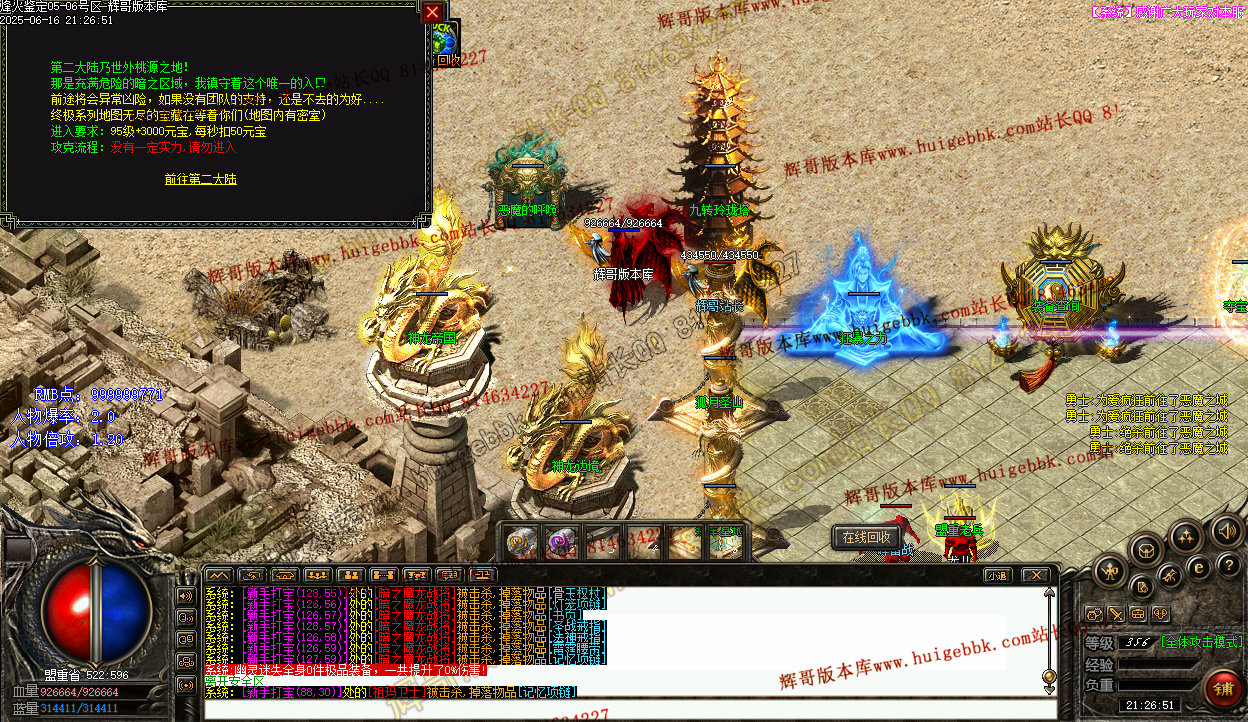The width and height of the screenshot is (1248, 722).
Task: Switch the 全体攻击模式 attack mode
Action: [x=1201, y=642]
